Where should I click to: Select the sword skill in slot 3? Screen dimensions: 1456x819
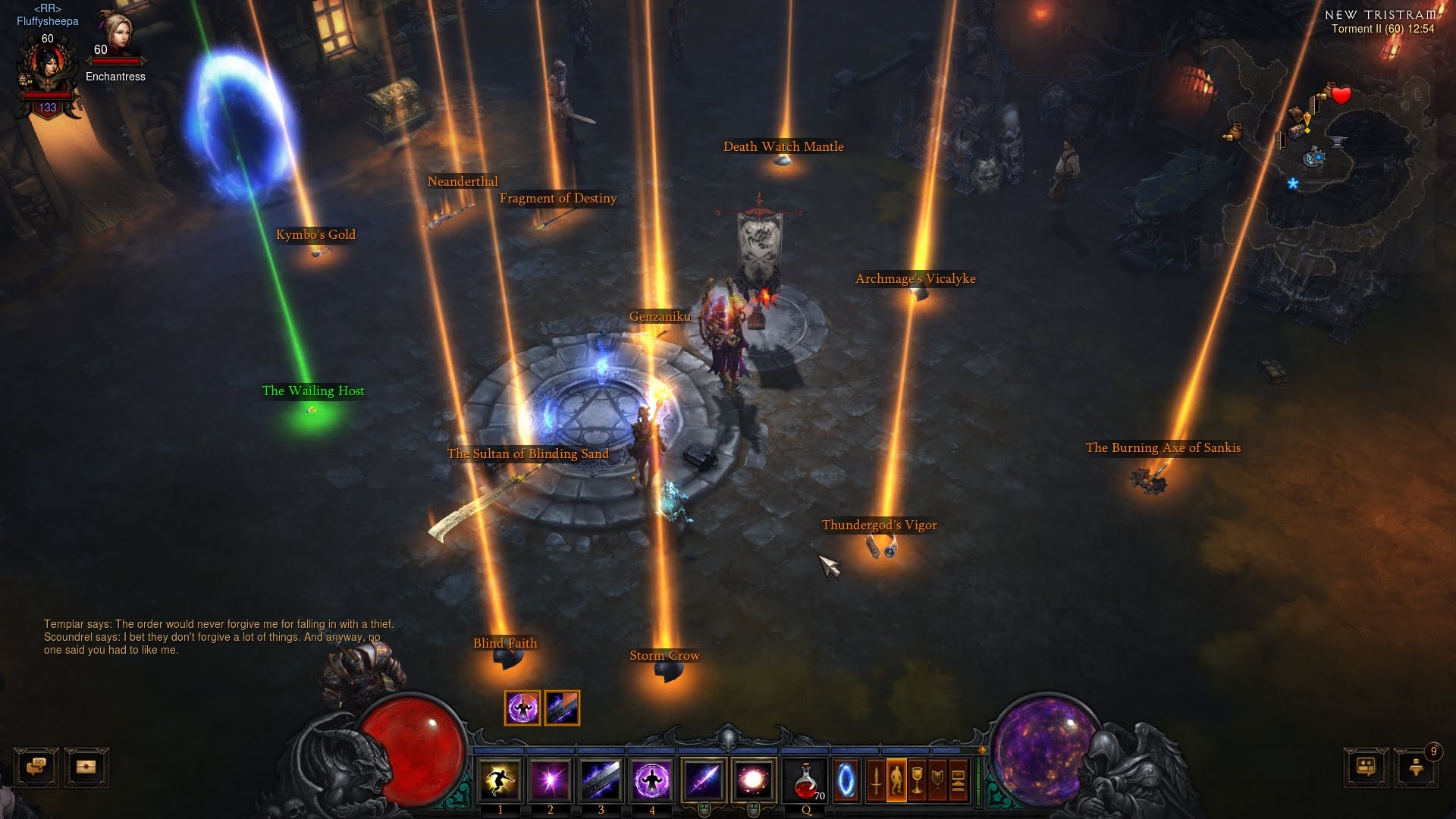[x=601, y=780]
